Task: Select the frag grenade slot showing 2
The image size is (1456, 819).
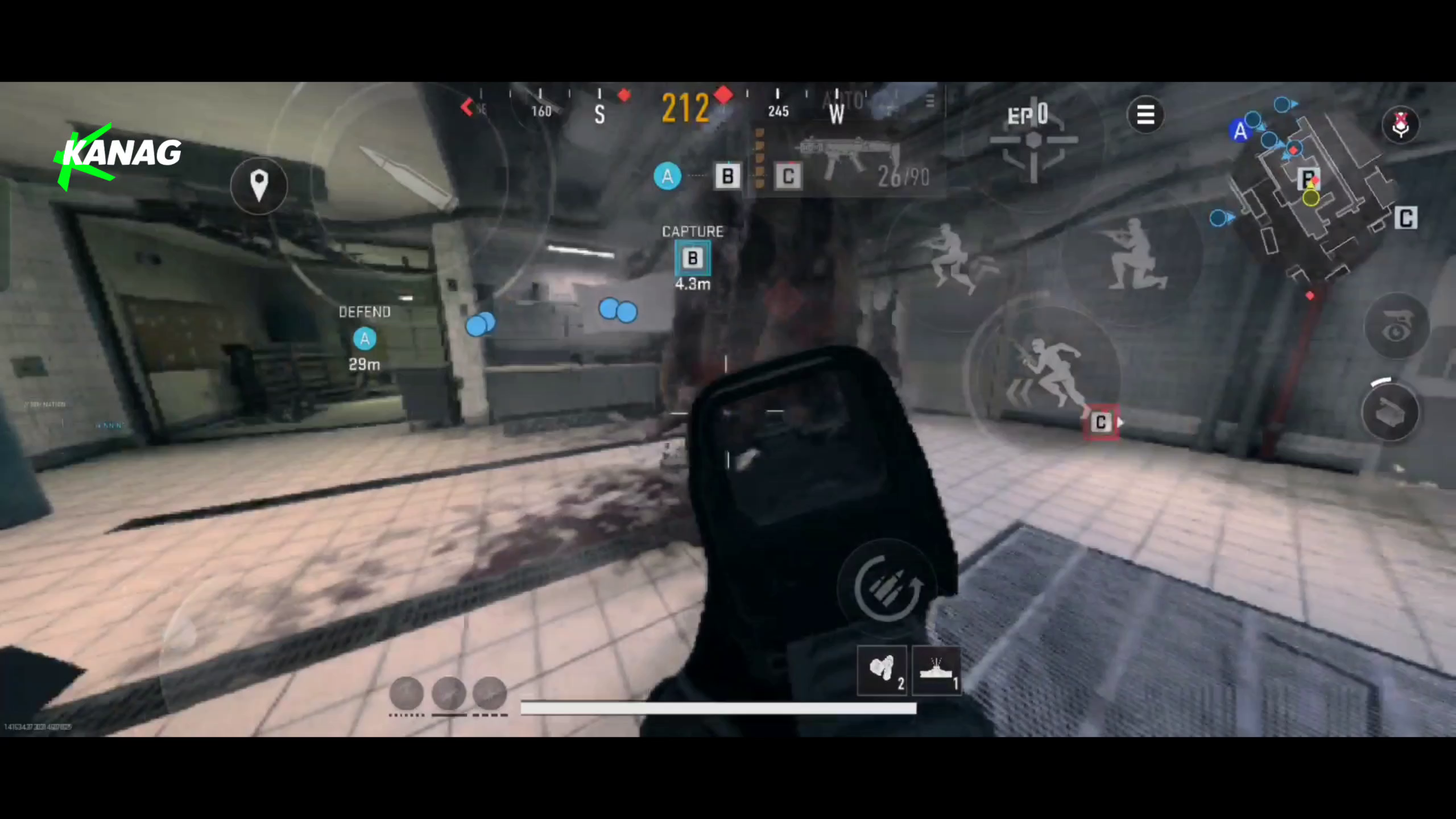Action: 882,671
